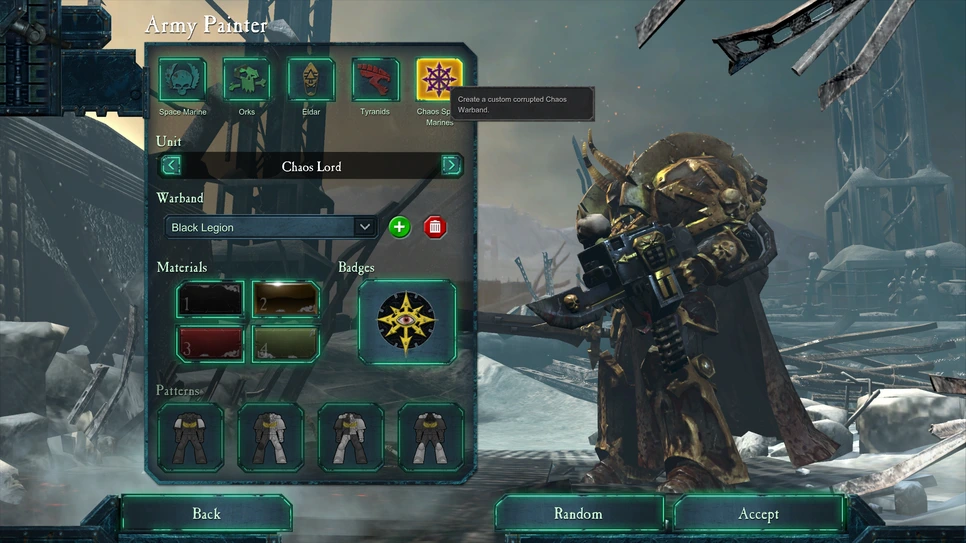Click Random to randomize the color scheme
Screen dimensions: 966x543
coord(579,513)
